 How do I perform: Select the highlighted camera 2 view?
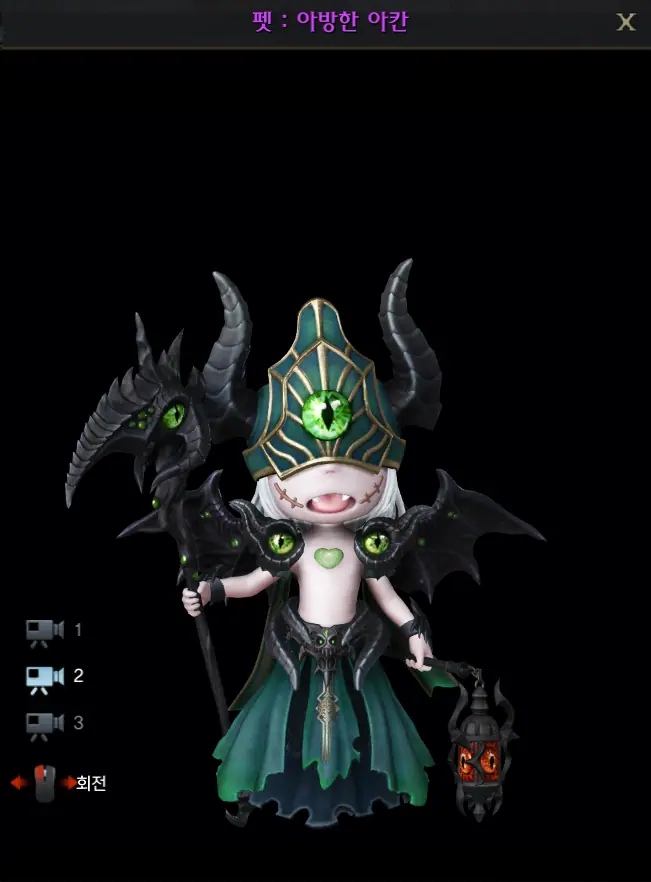(45, 677)
